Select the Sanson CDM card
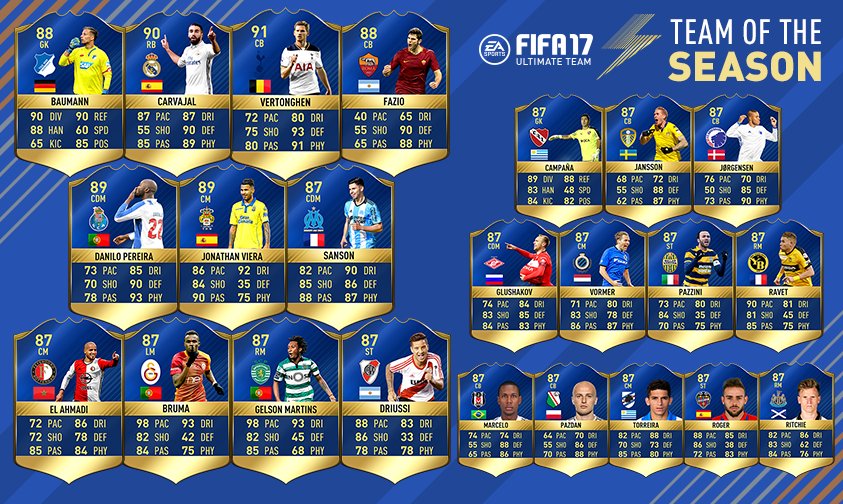The image size is (843, 504). pos(339,245)
